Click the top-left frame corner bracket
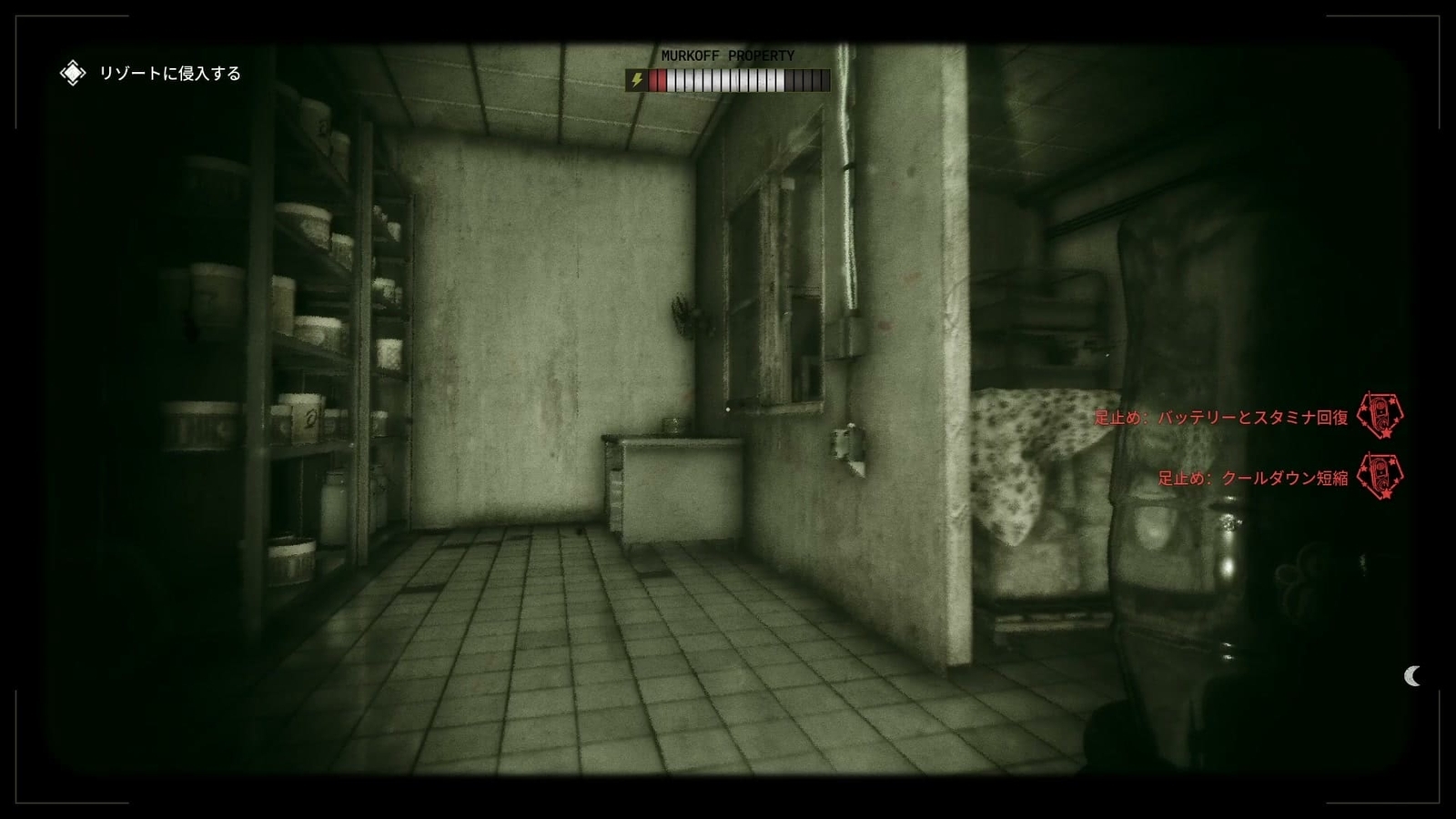 pyautogui.click(x=15, y=15)
